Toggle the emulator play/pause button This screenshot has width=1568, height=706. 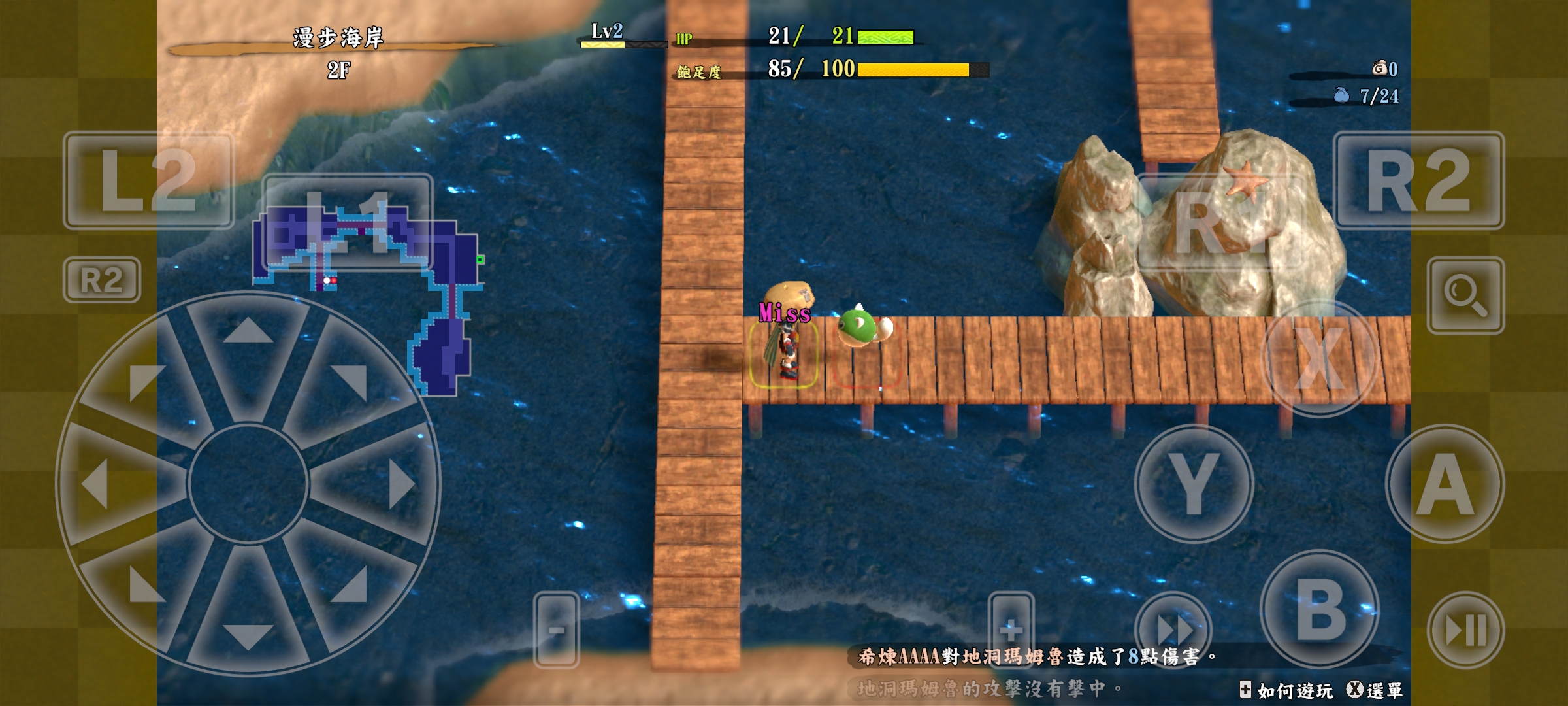(1466, 630)
